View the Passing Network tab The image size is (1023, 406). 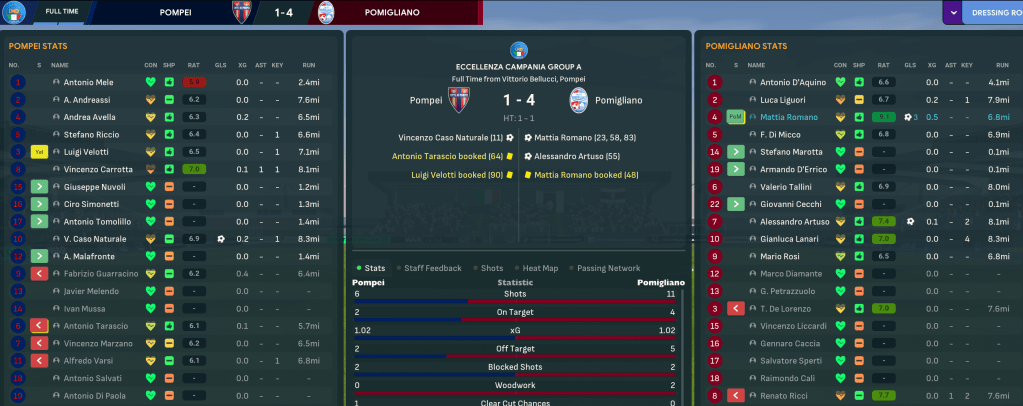[x=609, y=268]
